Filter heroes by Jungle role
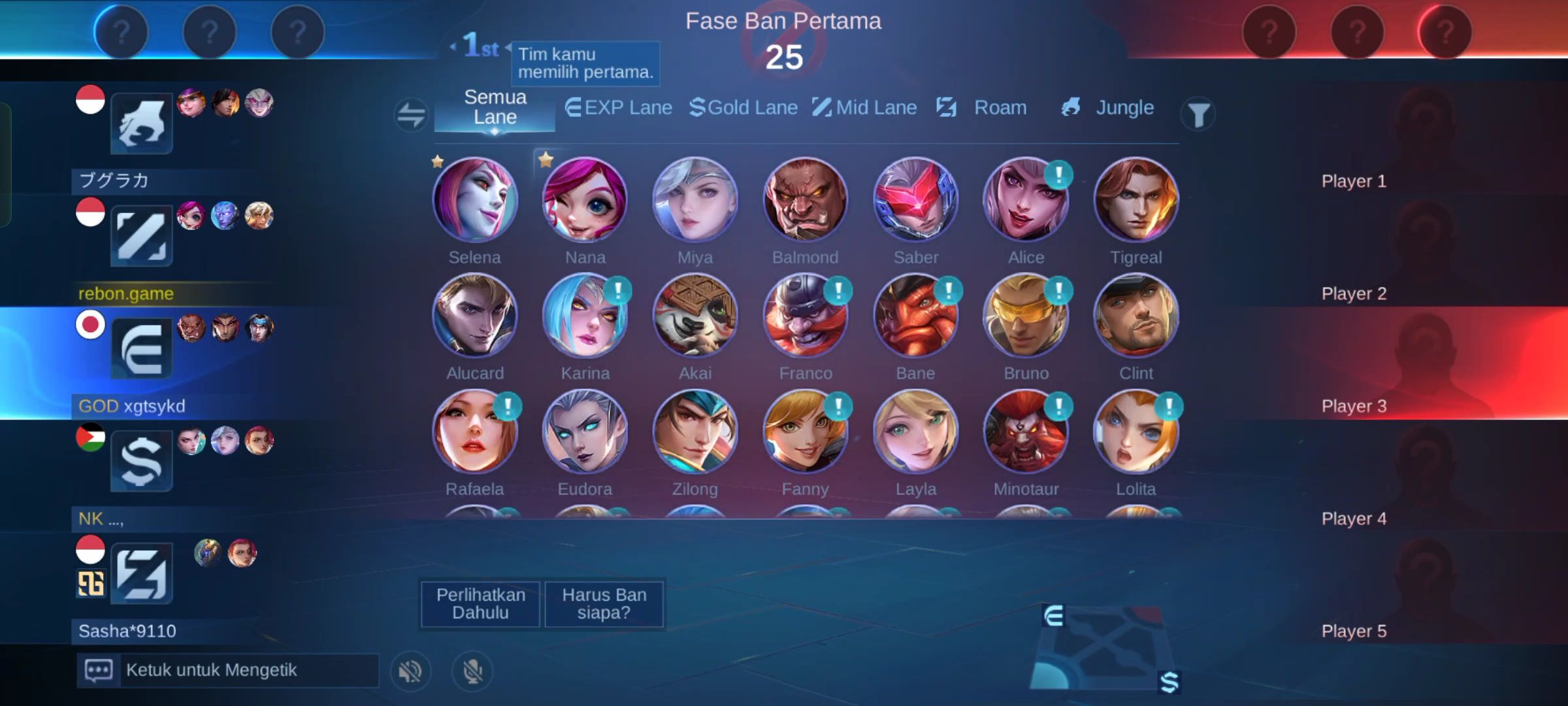The height and width of the screenshot is (706, 1568). (1108, 108)
